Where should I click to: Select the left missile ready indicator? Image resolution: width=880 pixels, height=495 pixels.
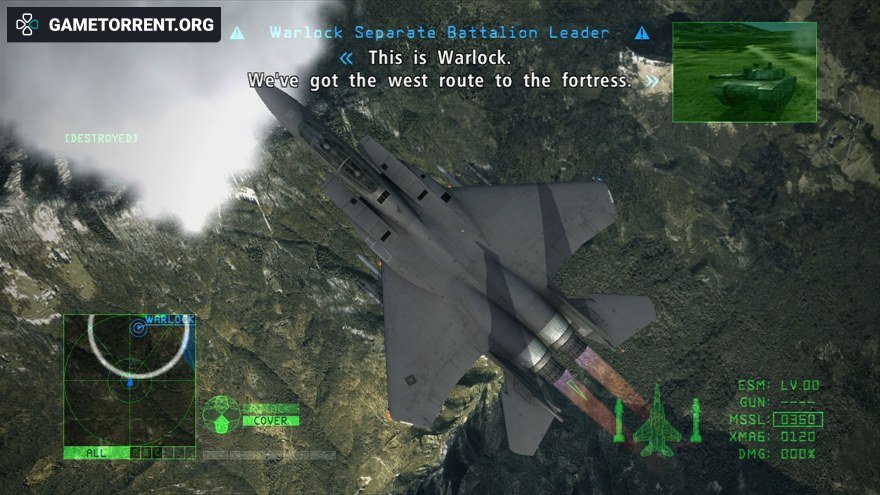tap(619, 420)
